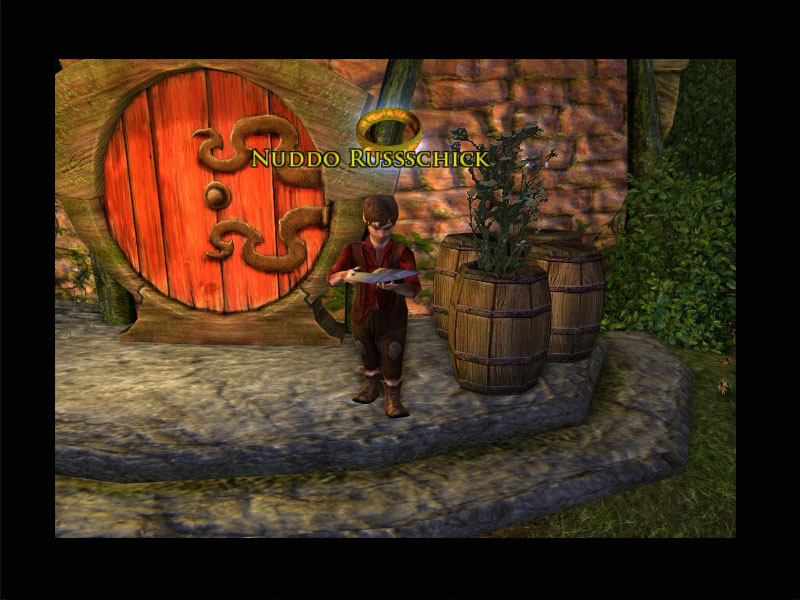
Task: Select the Nuddo Russschick nameplate
Action: [370, 159]
